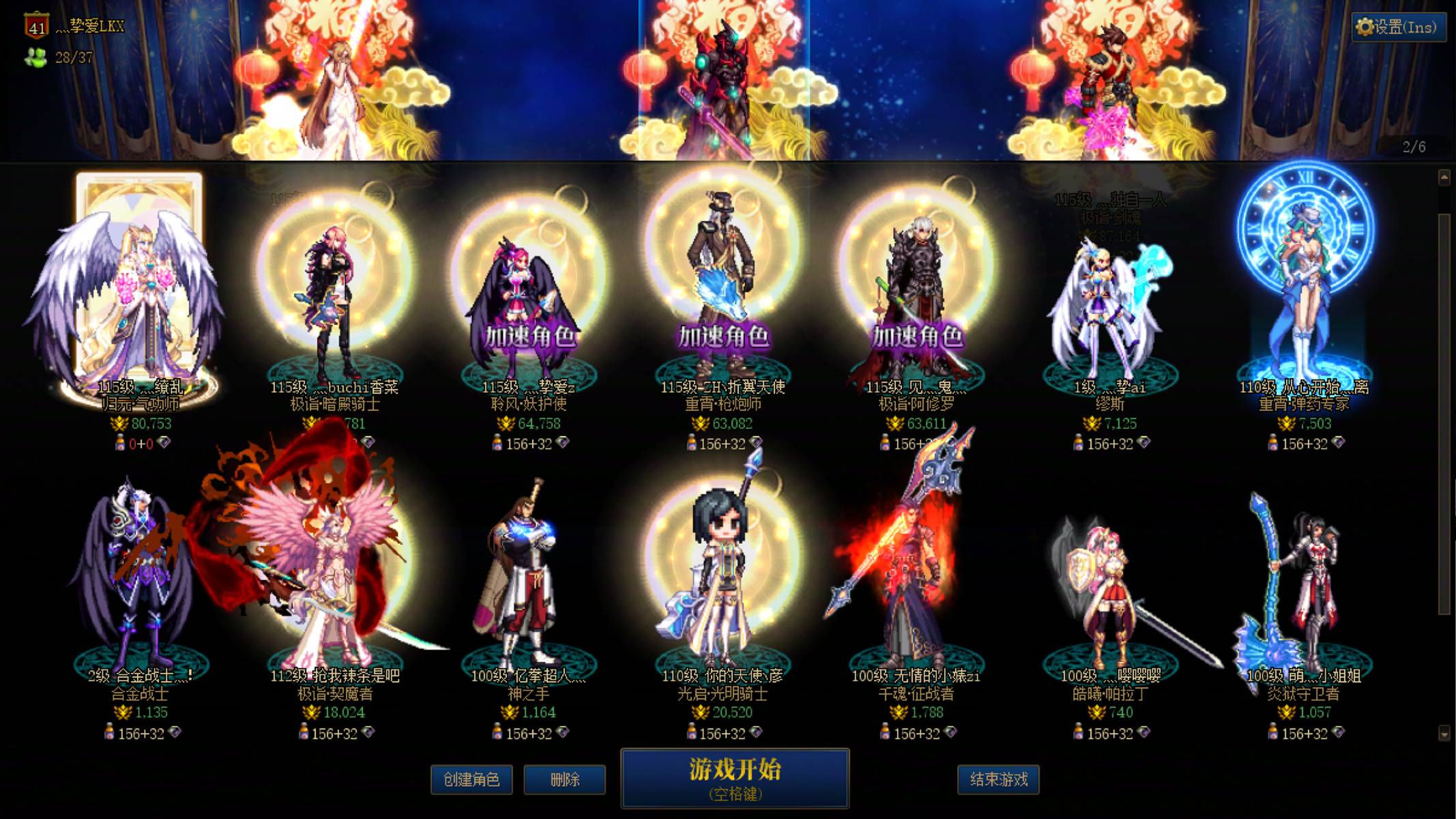This screenshot has height=819, width=1456.
Task: Click the diamond icon next to 156+32 under 重霄·枪炮师
Action: [x=757, y=442]
